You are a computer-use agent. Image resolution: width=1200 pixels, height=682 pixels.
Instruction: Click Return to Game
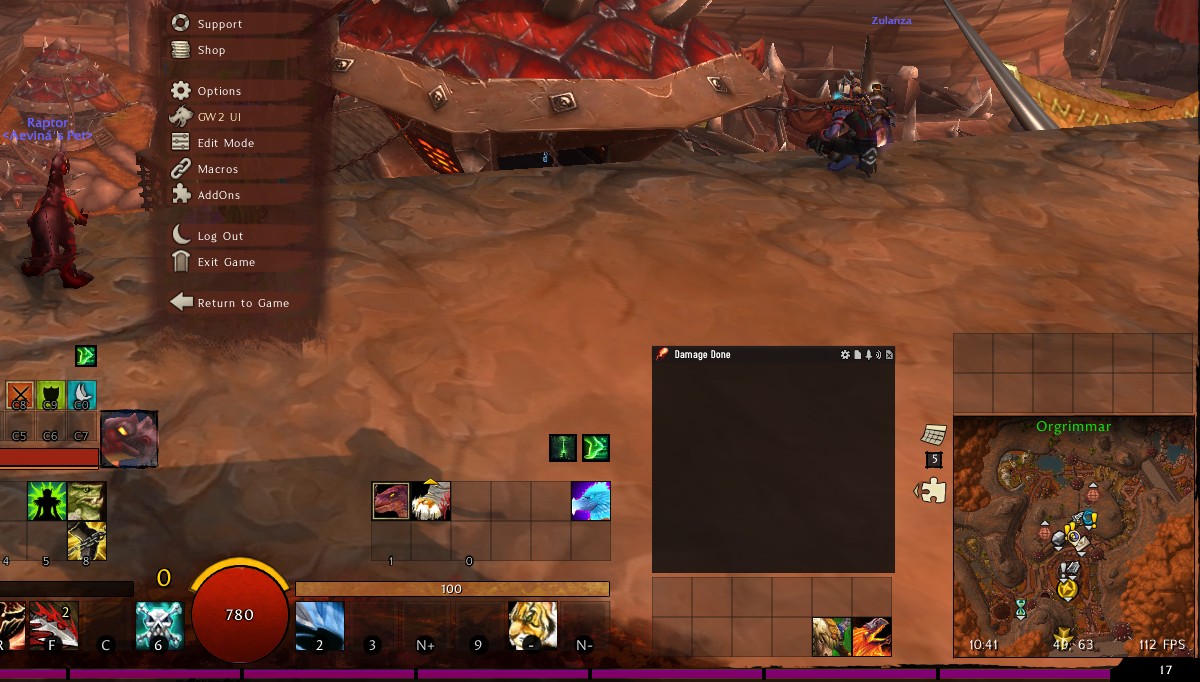pos(242,303)
